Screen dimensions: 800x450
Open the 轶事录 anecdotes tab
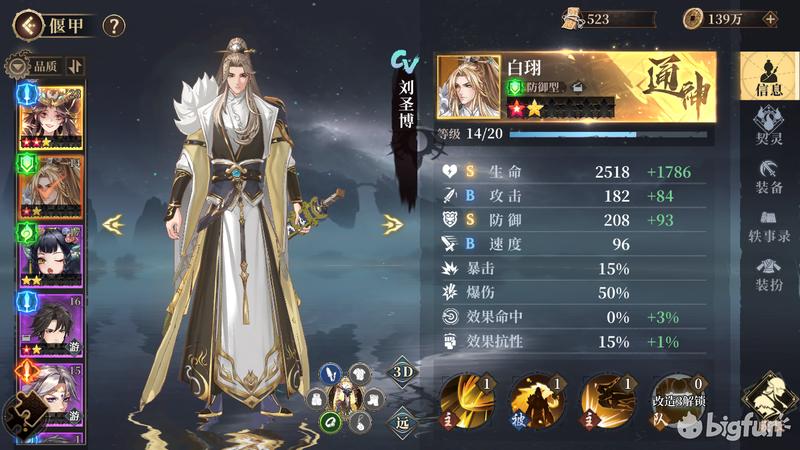768,224
